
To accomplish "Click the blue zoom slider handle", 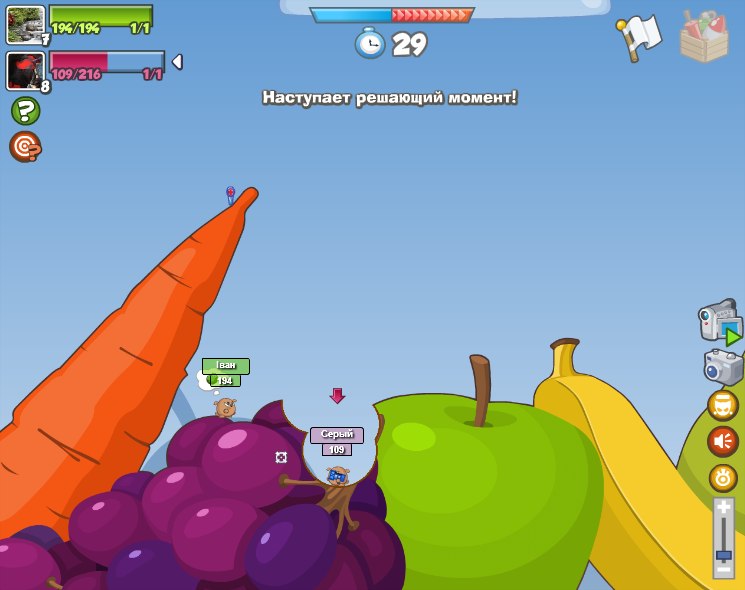I will [x=723, y=553].
